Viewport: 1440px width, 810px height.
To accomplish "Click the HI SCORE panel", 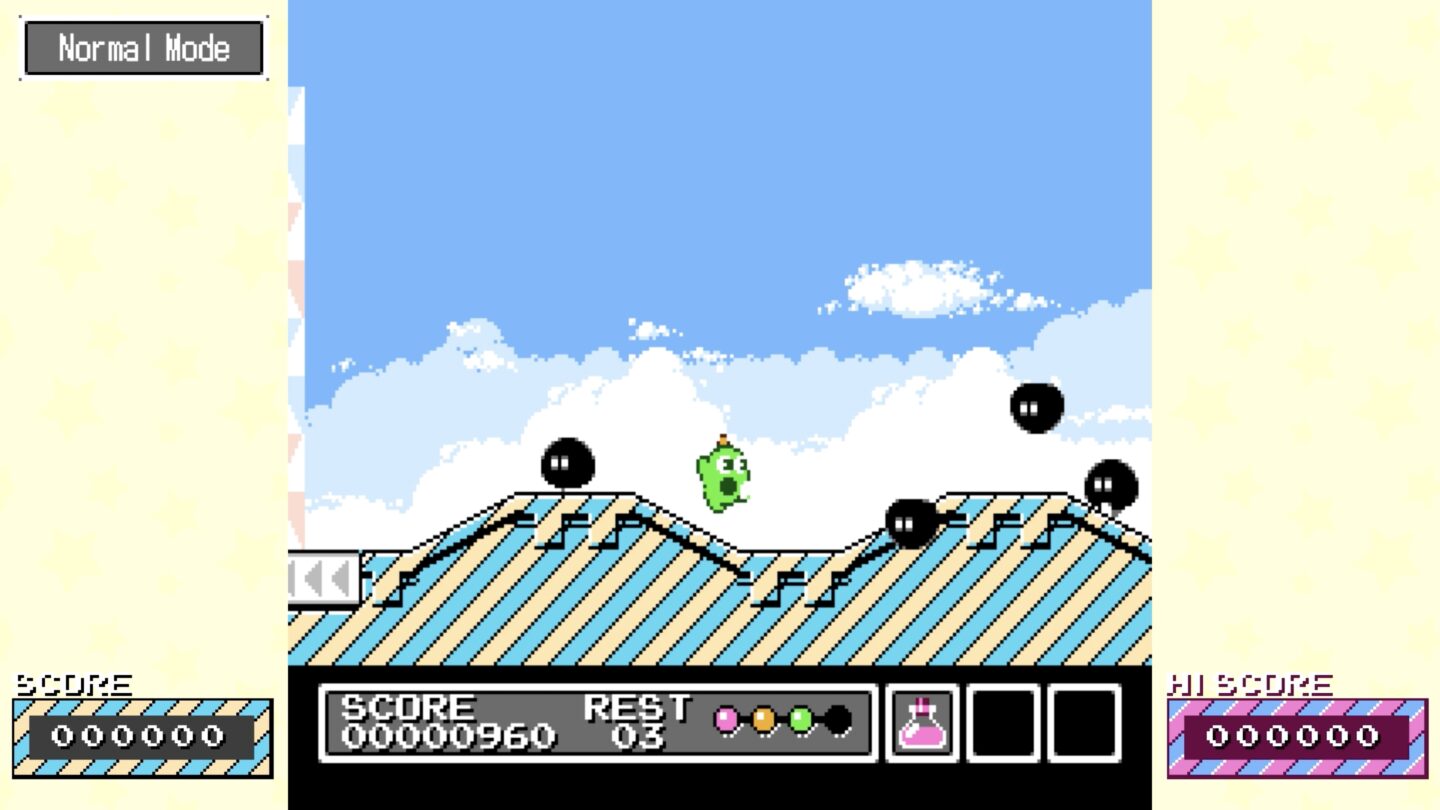I will [x=1297, y=736].
